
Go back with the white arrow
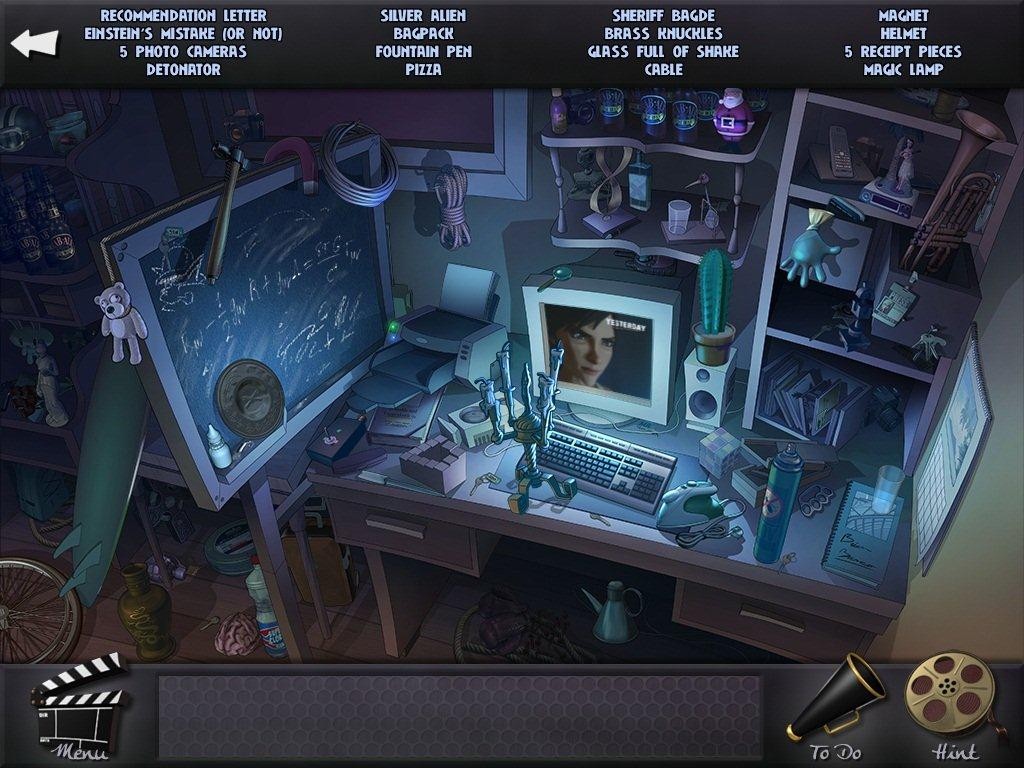35,44
